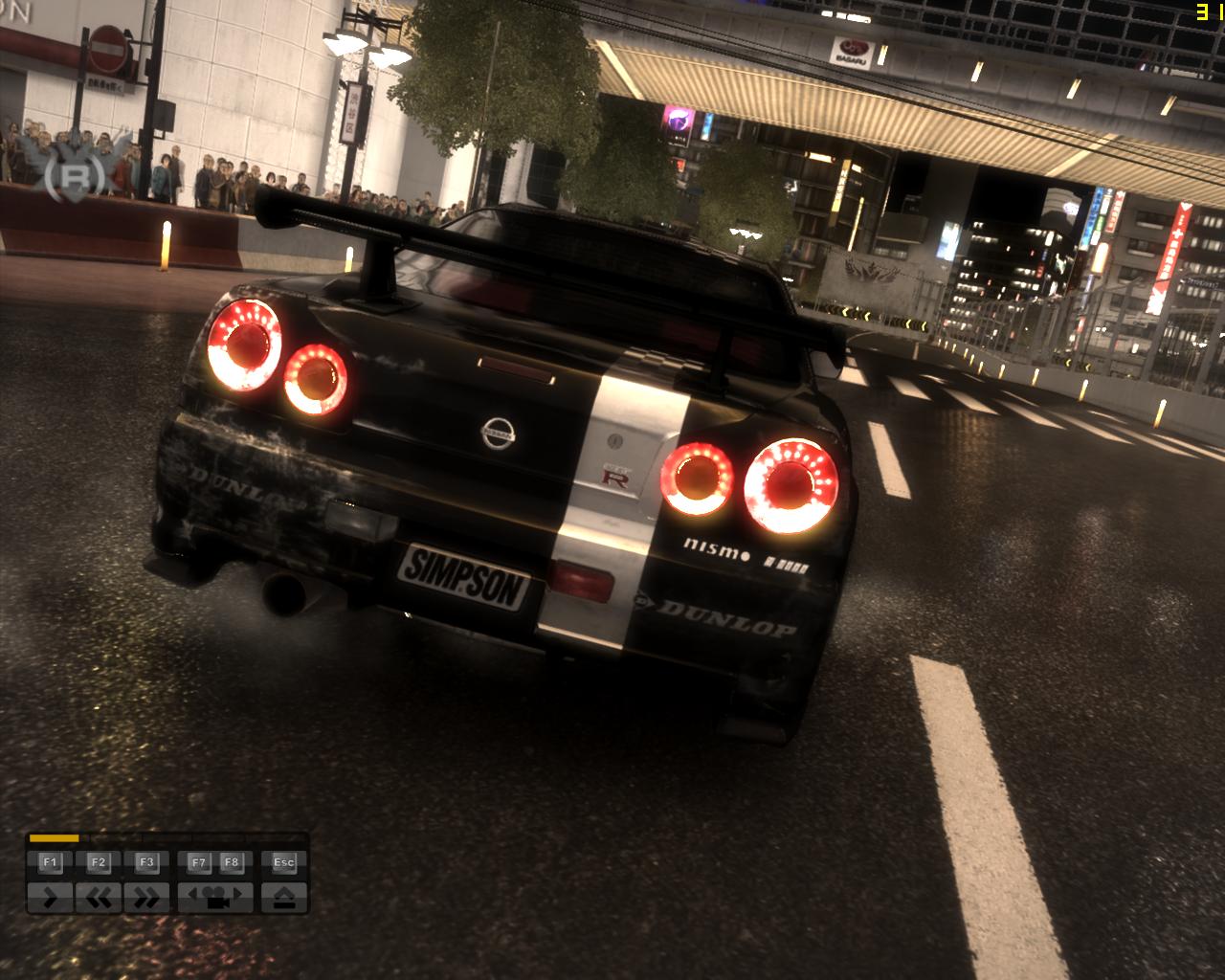This screenshot has width=1225, height=980.
Task: Select the rewind icon below F2
Action: pyautogui.click(x=98, y=896)
